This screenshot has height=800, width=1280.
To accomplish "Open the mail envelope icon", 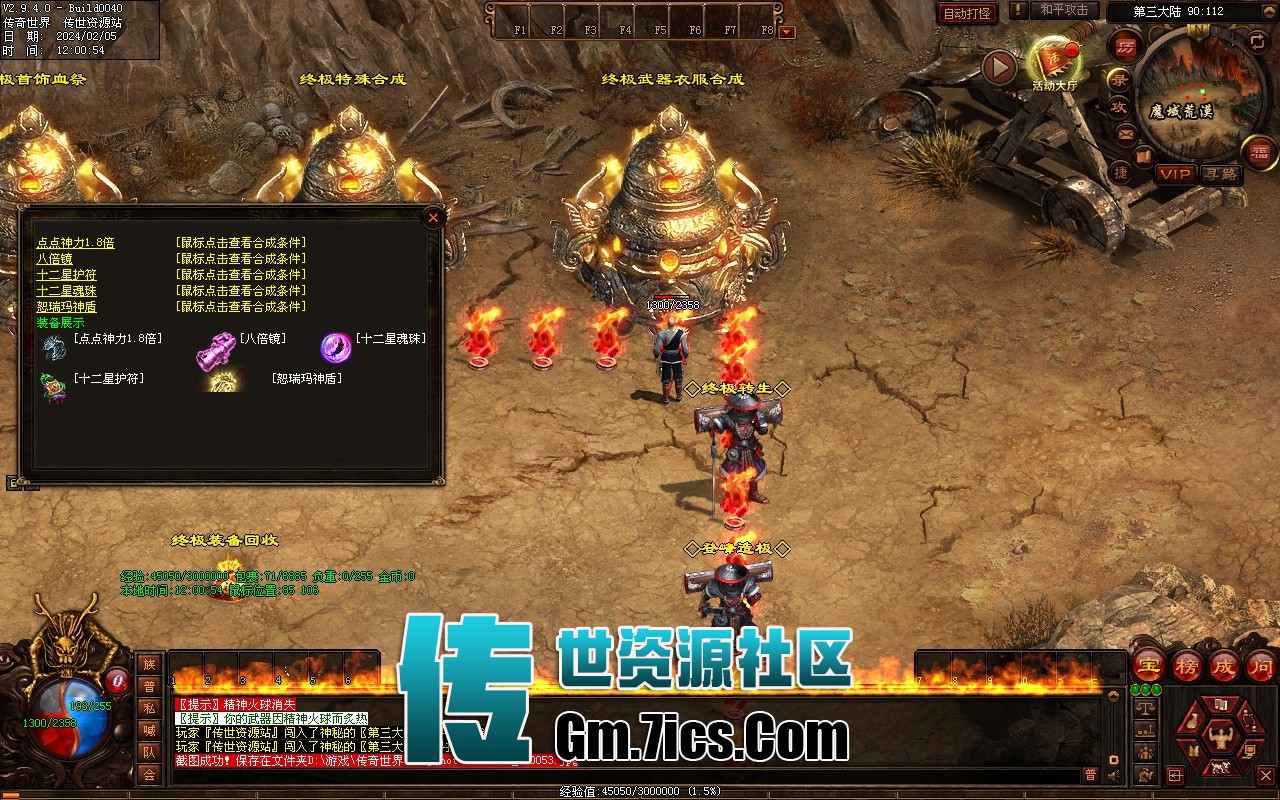I will coord(1126,134).
